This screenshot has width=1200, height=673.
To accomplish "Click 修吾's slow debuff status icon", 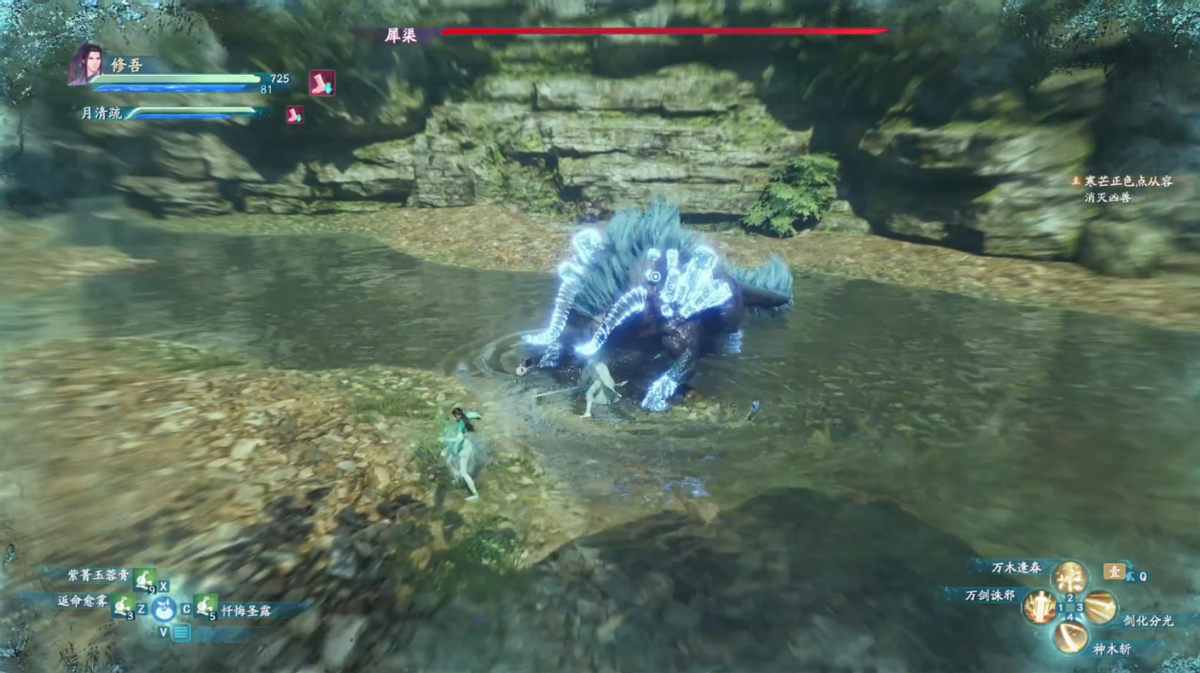I will pyautogui.click(x=321, y=83).
